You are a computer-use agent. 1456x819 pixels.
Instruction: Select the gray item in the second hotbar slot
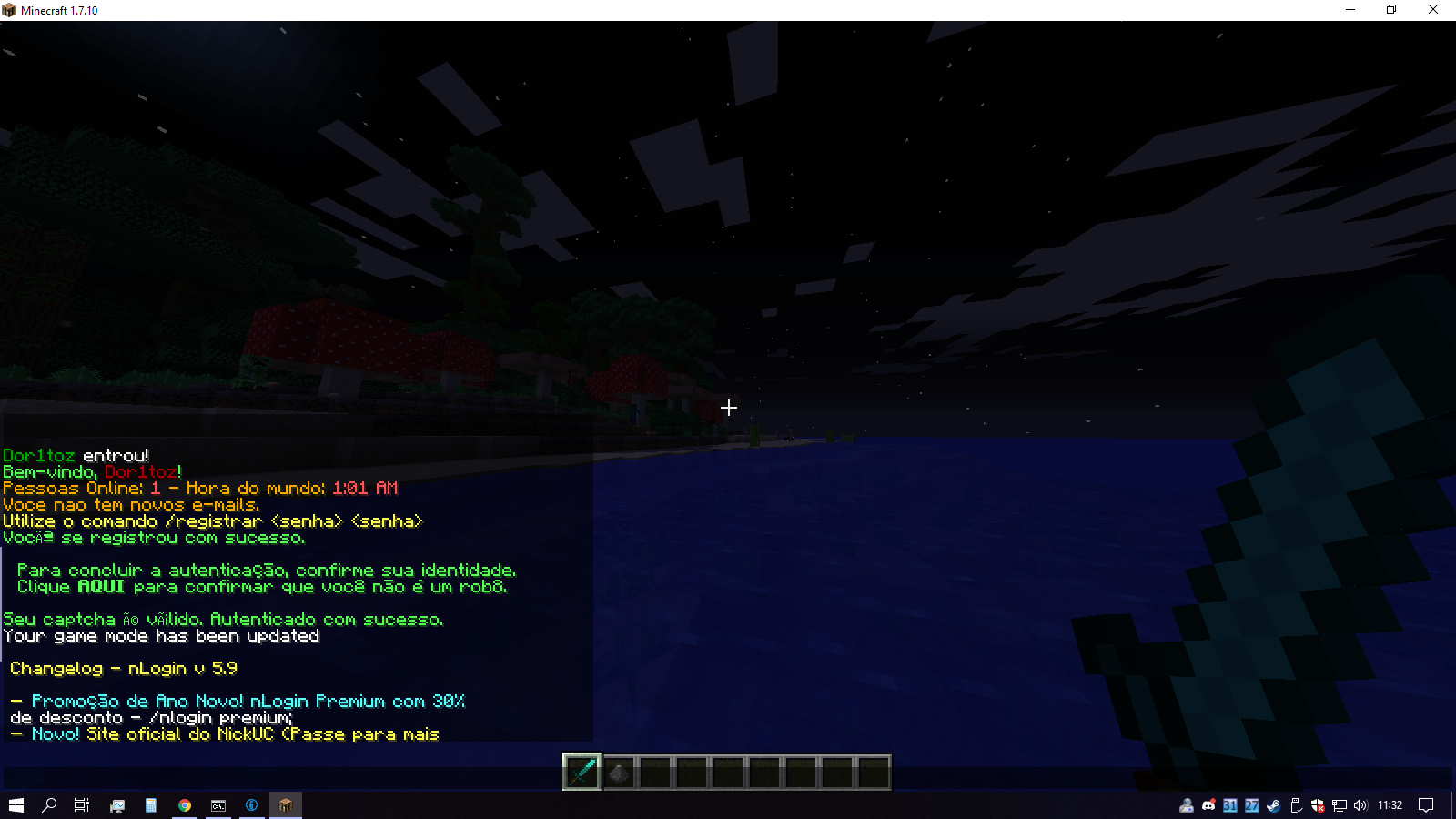coord(619,773)
